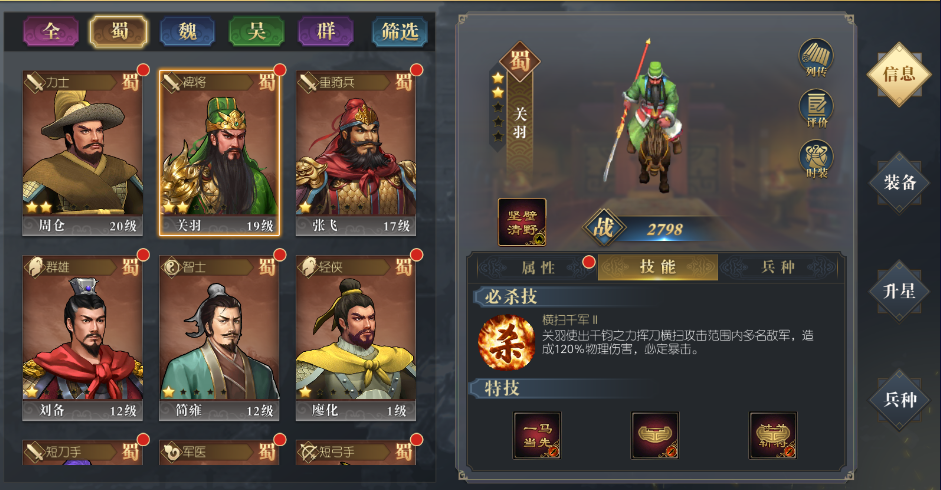Viewport: 941px width, 490px height.
Task: Open the 评价 review icon
Action: click(816, 107)
